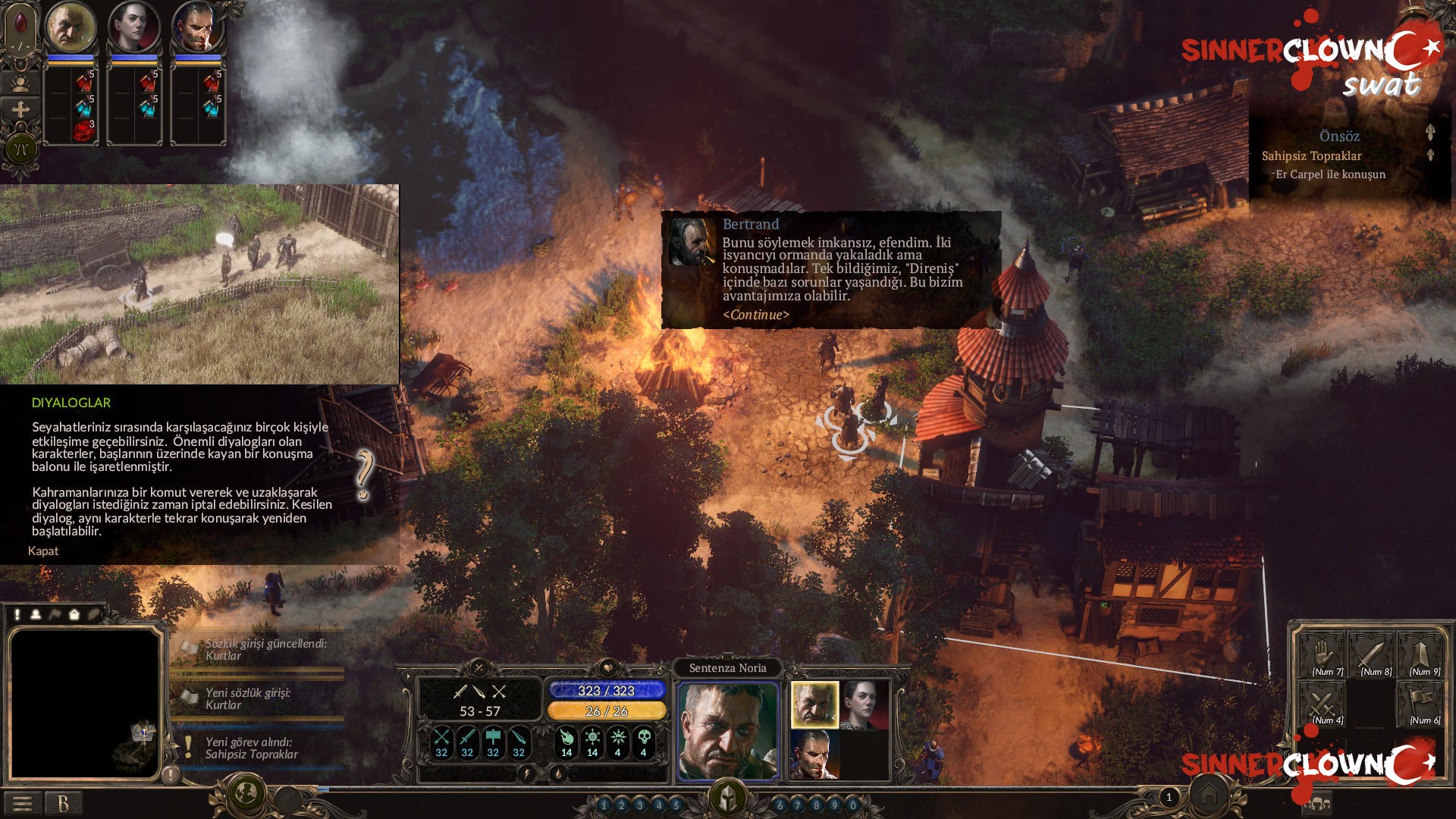This screenshot has height=819, width=1456.
Task: Open the new quest notification Sahipsiz Topraklar
Action: pyautogui.click(x=251, y=748)
